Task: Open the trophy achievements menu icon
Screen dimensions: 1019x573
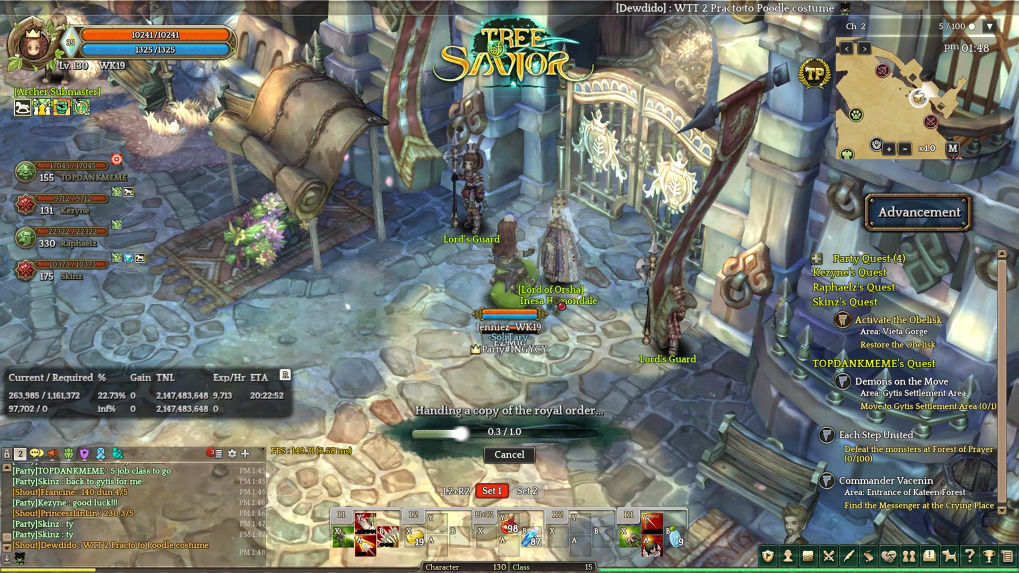Action: click(x=989, y=556)
